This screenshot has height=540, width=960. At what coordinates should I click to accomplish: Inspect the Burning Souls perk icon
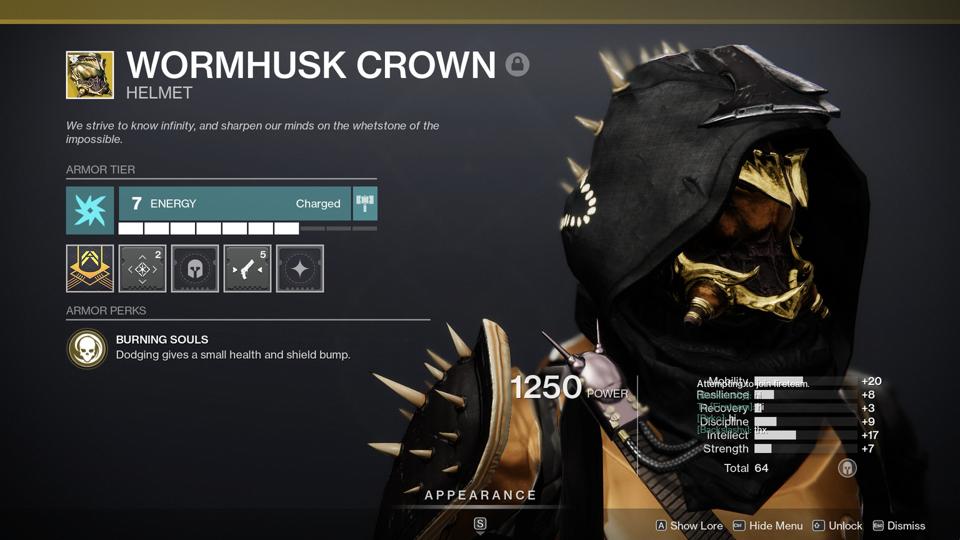(87, 348)
